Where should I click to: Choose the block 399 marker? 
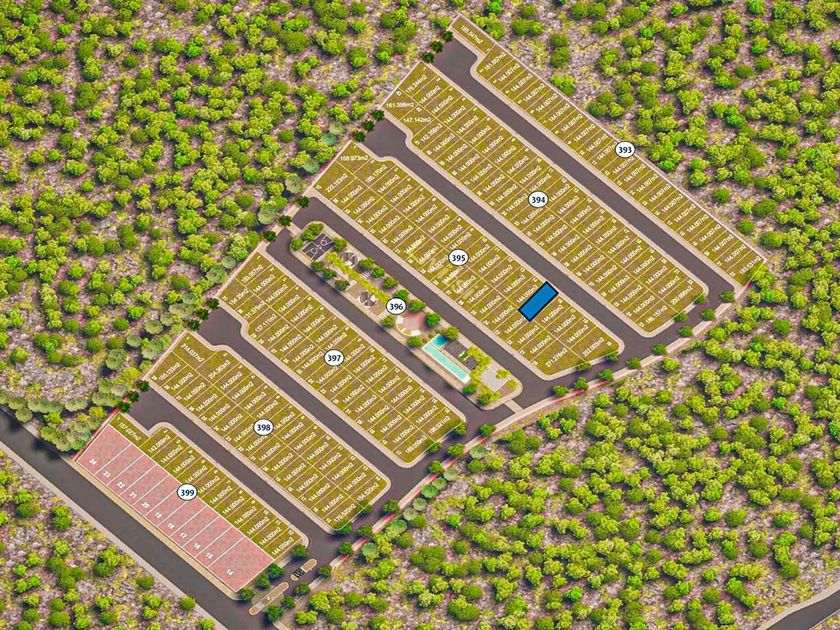187,492
